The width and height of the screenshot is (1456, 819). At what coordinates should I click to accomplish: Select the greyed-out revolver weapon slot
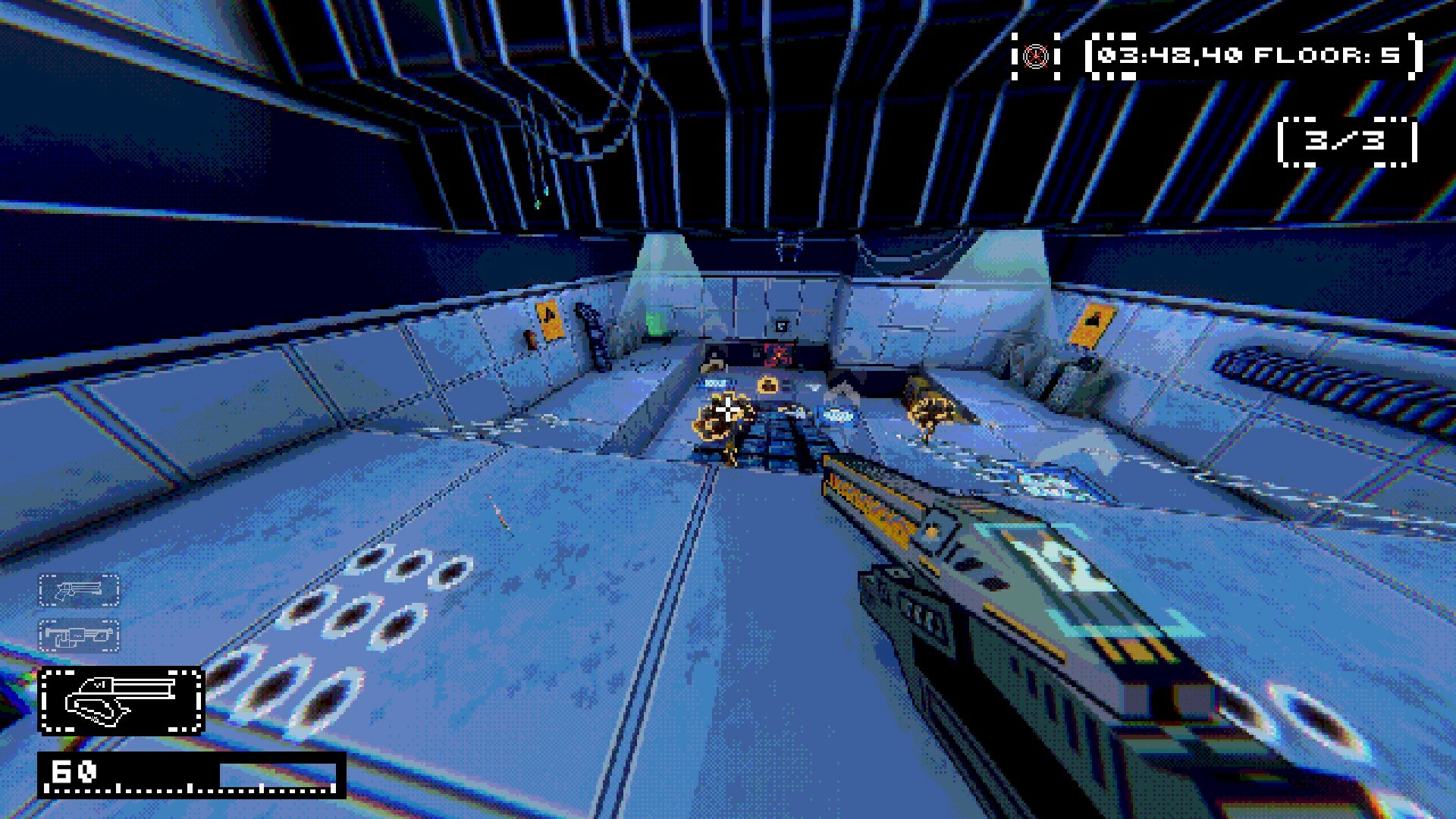pos(78,588)
